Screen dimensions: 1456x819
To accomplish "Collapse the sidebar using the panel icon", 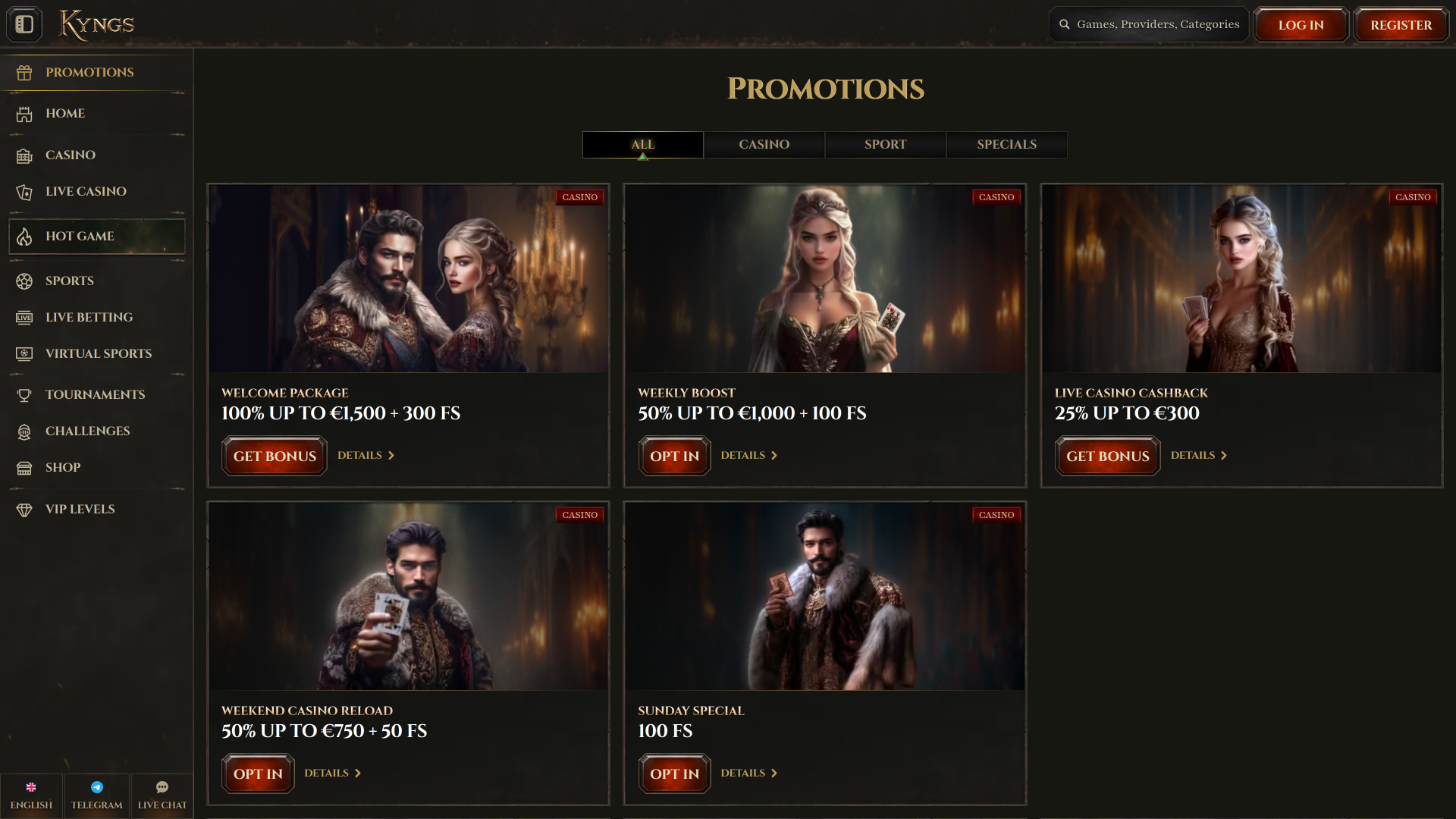I will [24, 24].
